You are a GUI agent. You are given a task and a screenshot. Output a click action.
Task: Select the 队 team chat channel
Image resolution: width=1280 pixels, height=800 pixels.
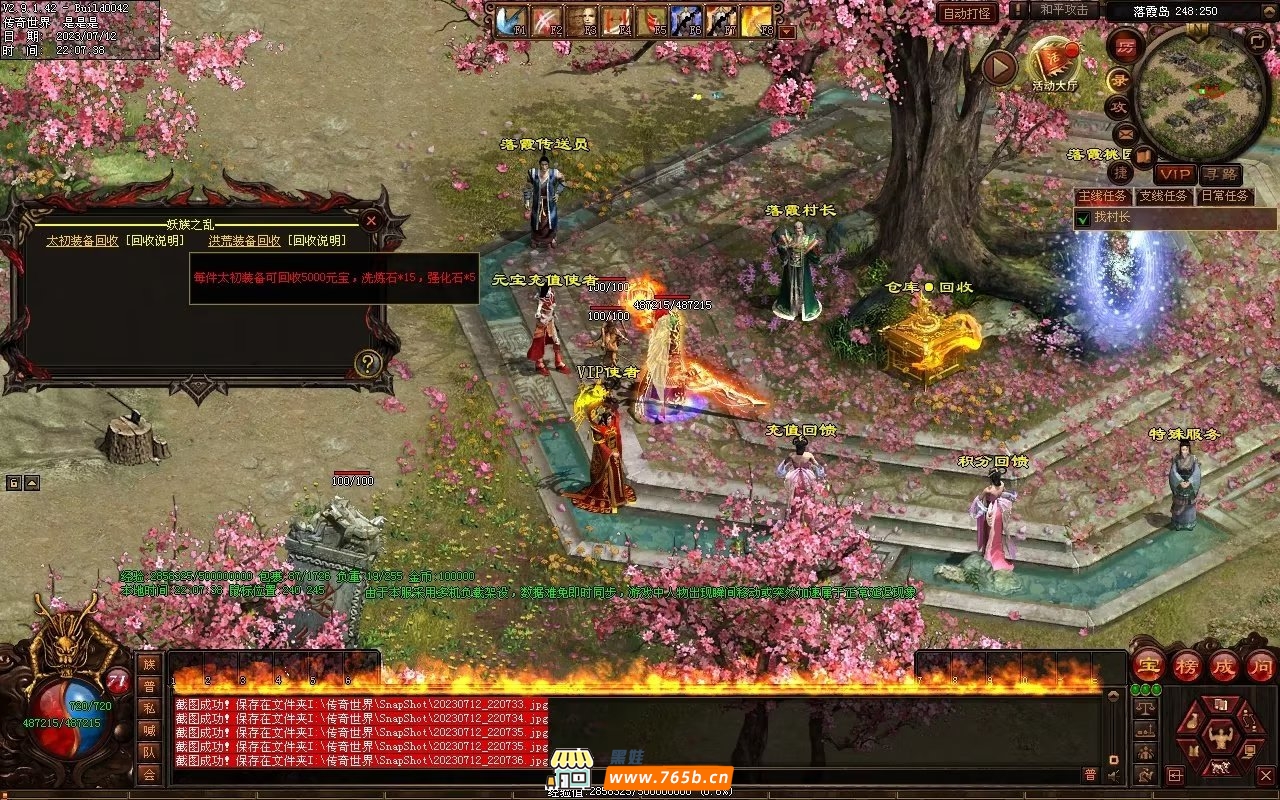pyautogui.click(x=148, y=752)
